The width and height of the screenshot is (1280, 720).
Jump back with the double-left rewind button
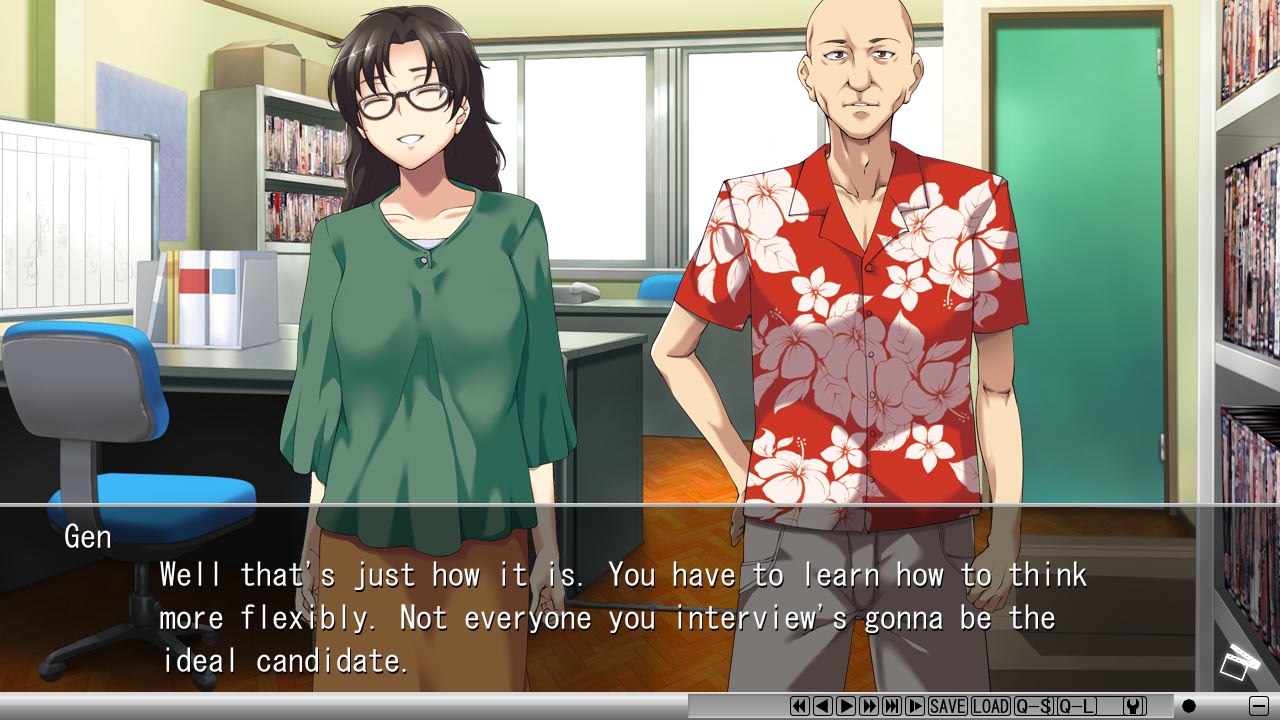click(800, 706)
